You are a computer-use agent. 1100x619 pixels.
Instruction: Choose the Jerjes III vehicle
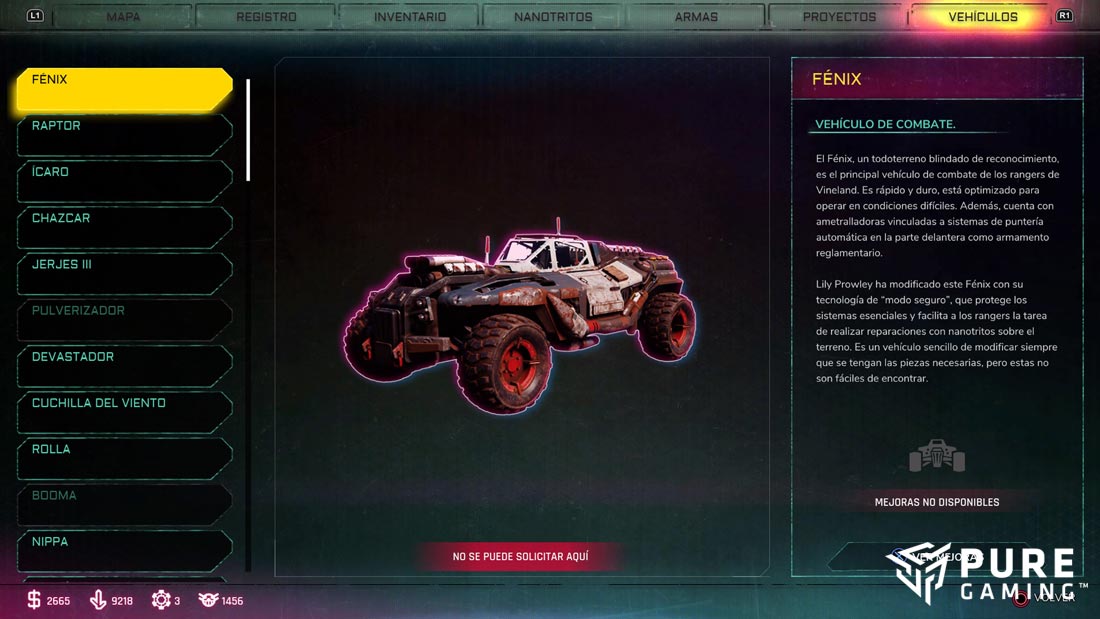124,273
